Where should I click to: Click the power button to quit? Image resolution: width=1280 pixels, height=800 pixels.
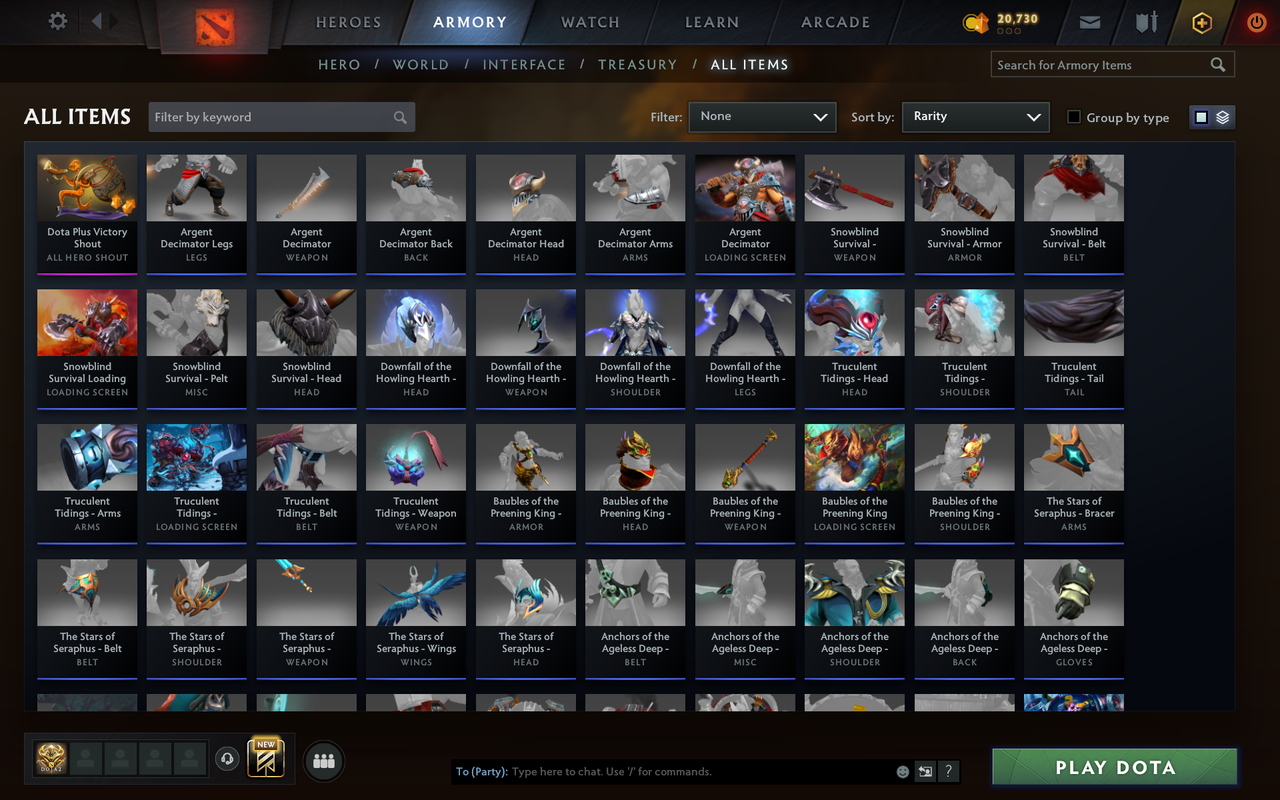coord(1256,21)
